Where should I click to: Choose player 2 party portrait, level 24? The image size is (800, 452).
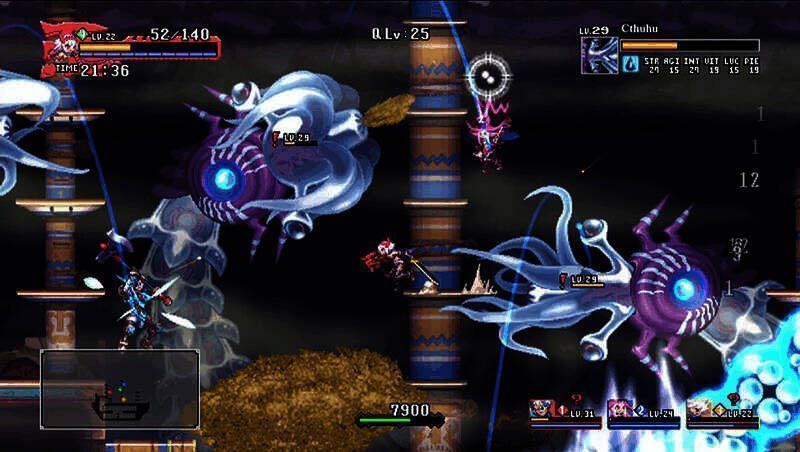point(621,410)
